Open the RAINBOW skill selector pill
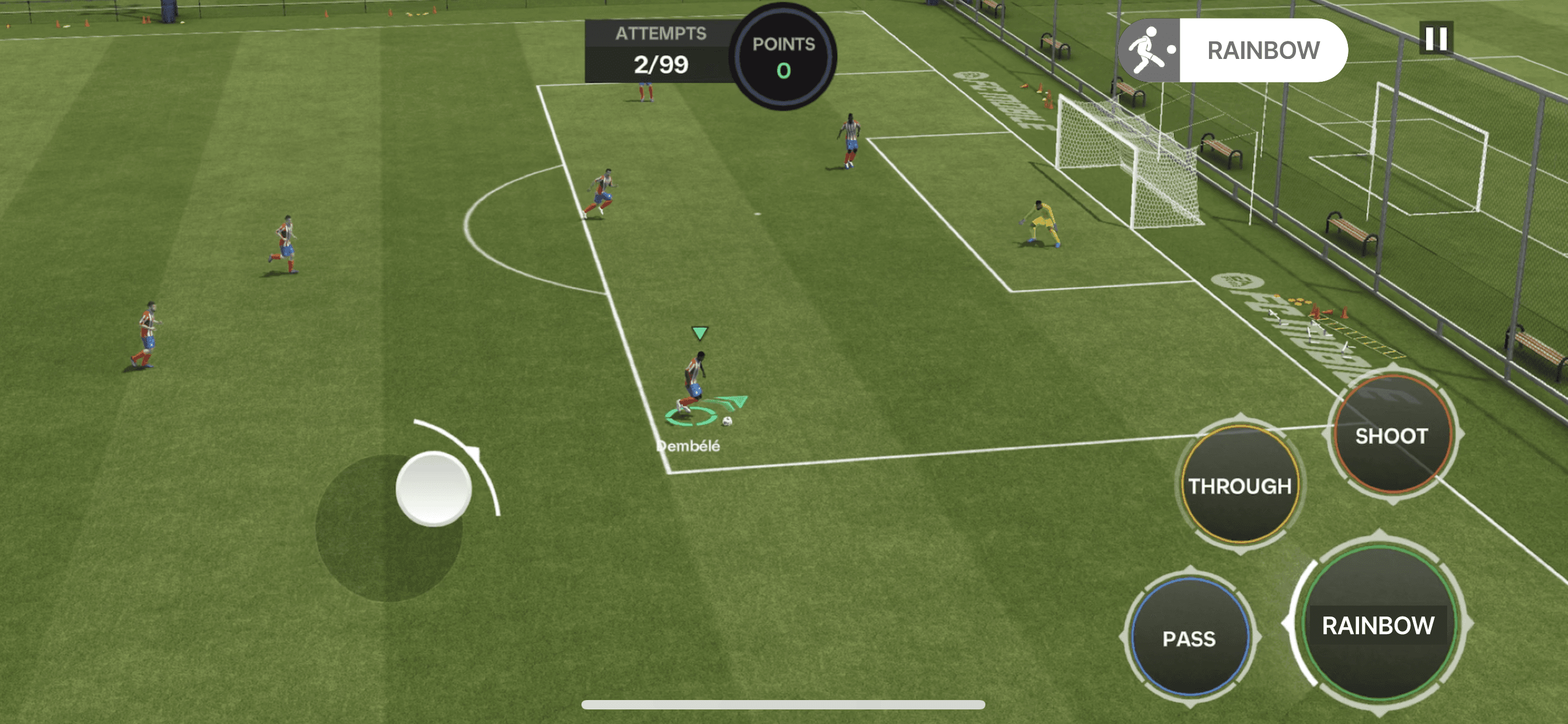 tap(1232, 50)
